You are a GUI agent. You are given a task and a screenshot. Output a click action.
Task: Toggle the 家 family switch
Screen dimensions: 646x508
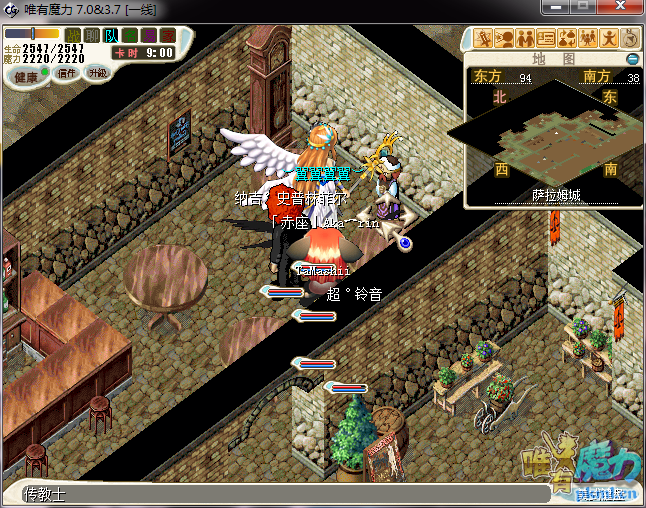(x=166, y=36)
